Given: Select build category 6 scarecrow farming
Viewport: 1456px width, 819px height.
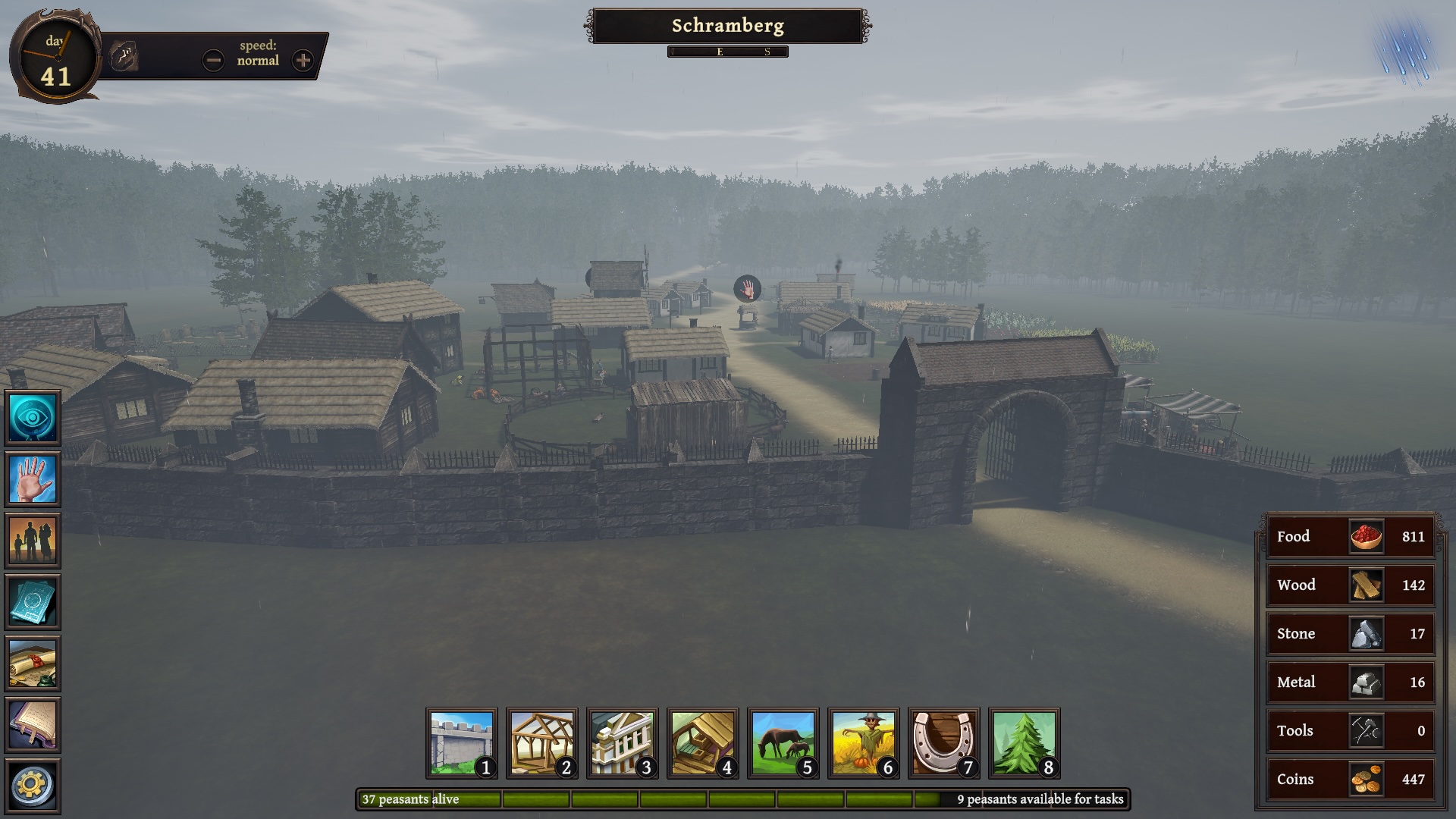Looking at the screenshot, I should [864, 743].
